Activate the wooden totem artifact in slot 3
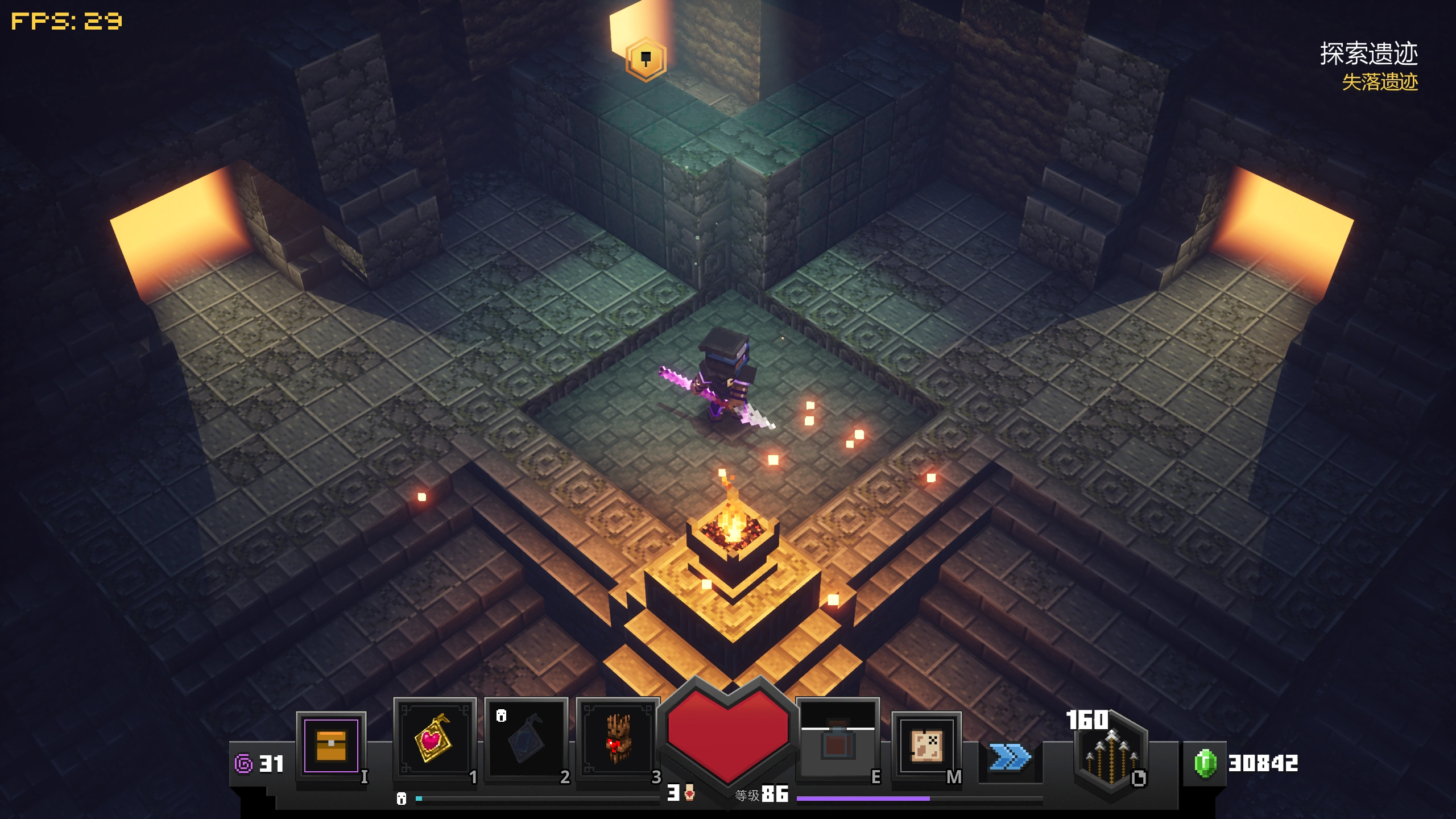The image size is (1456, 819). tap(619, 737)
